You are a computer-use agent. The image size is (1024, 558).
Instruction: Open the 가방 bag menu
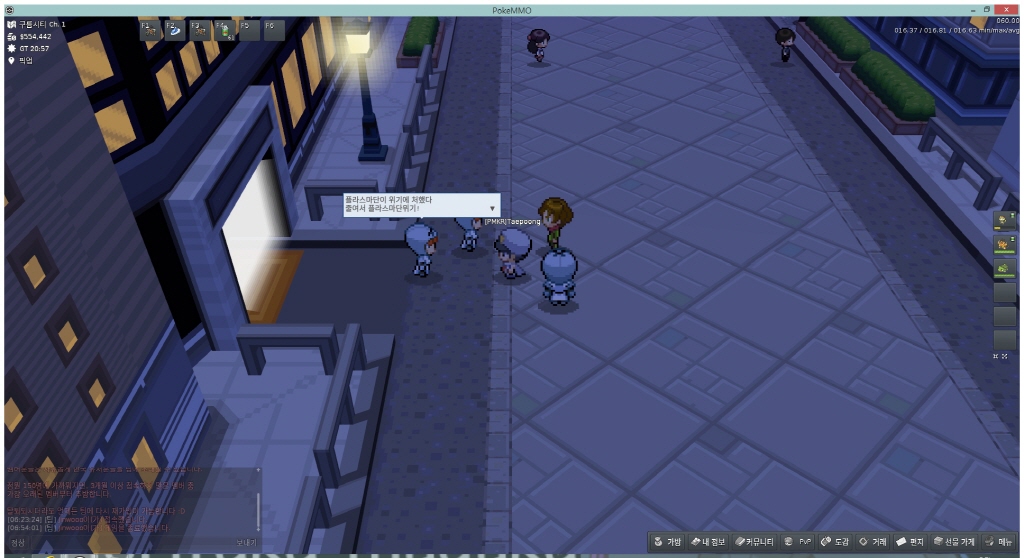coord(668,541)
